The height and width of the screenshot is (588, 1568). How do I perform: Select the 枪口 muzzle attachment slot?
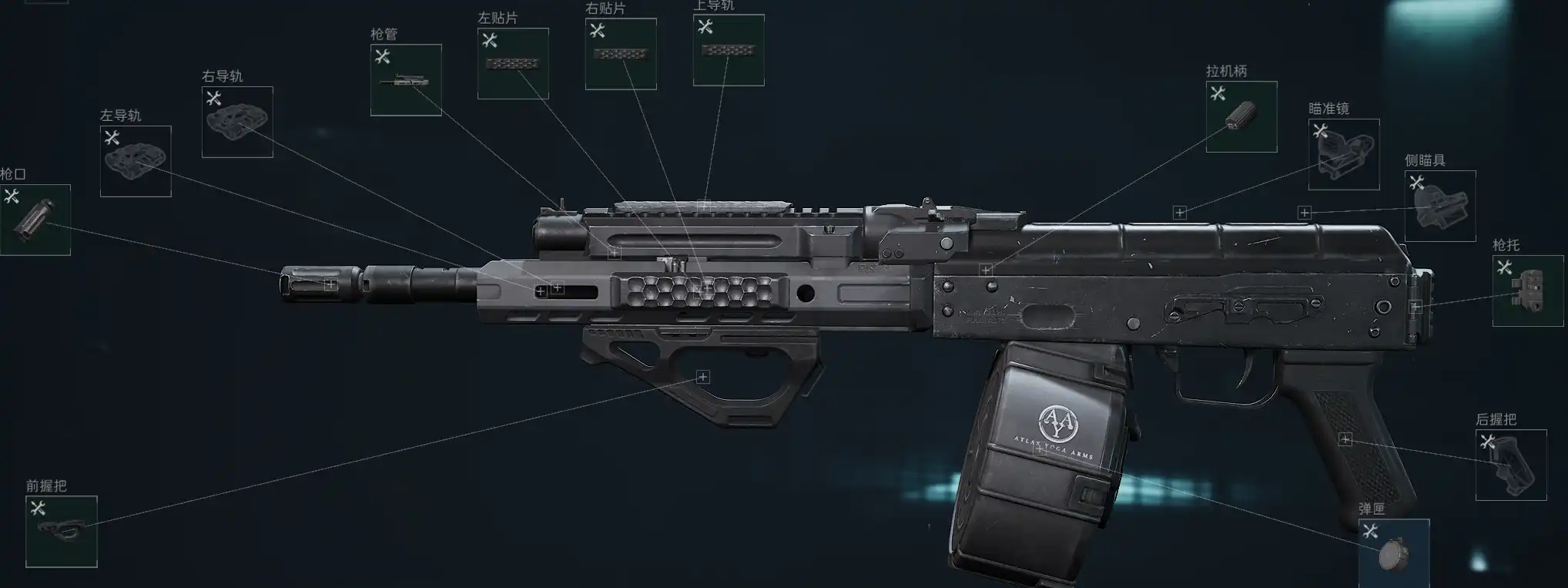35,220
